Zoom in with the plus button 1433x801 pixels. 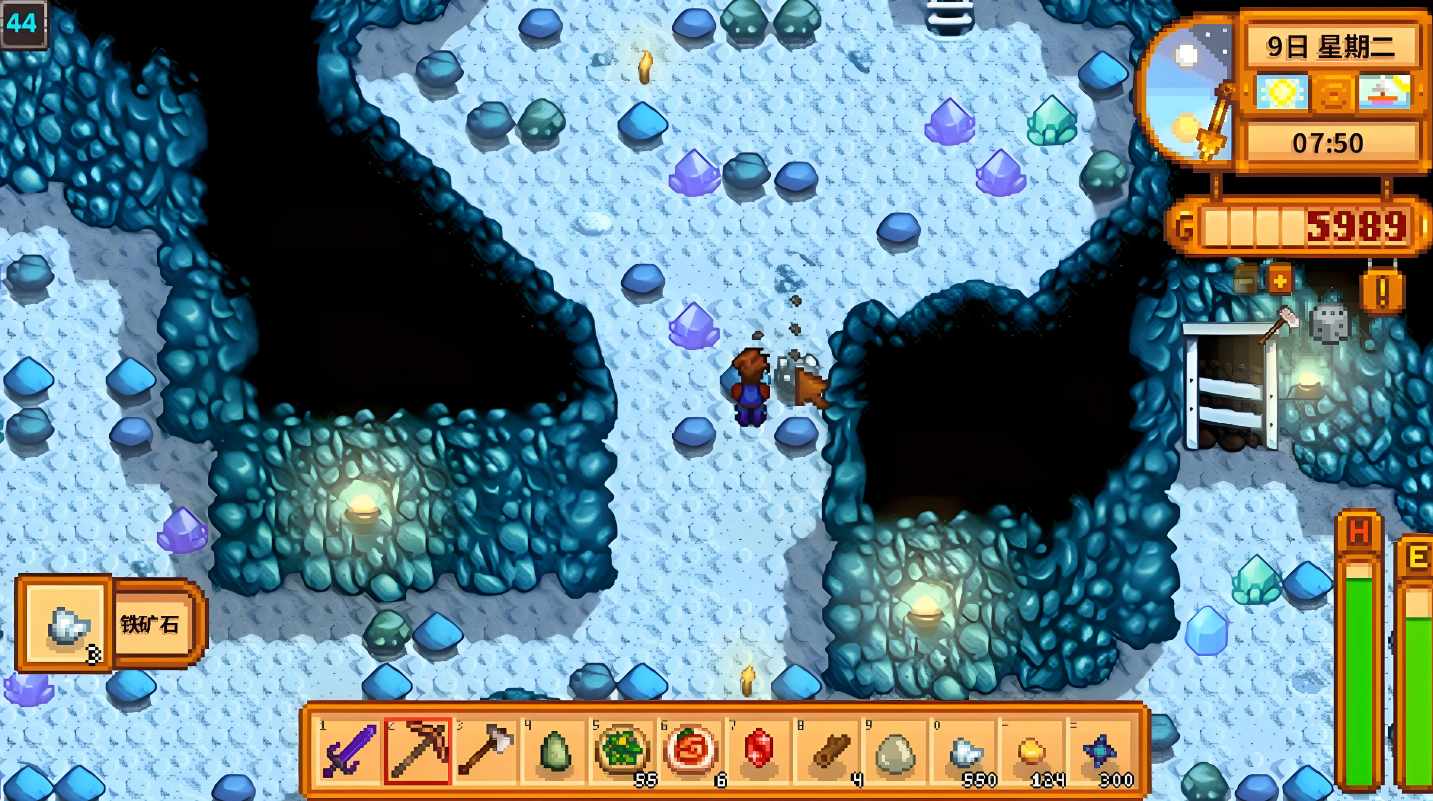tap(1280, 279)
